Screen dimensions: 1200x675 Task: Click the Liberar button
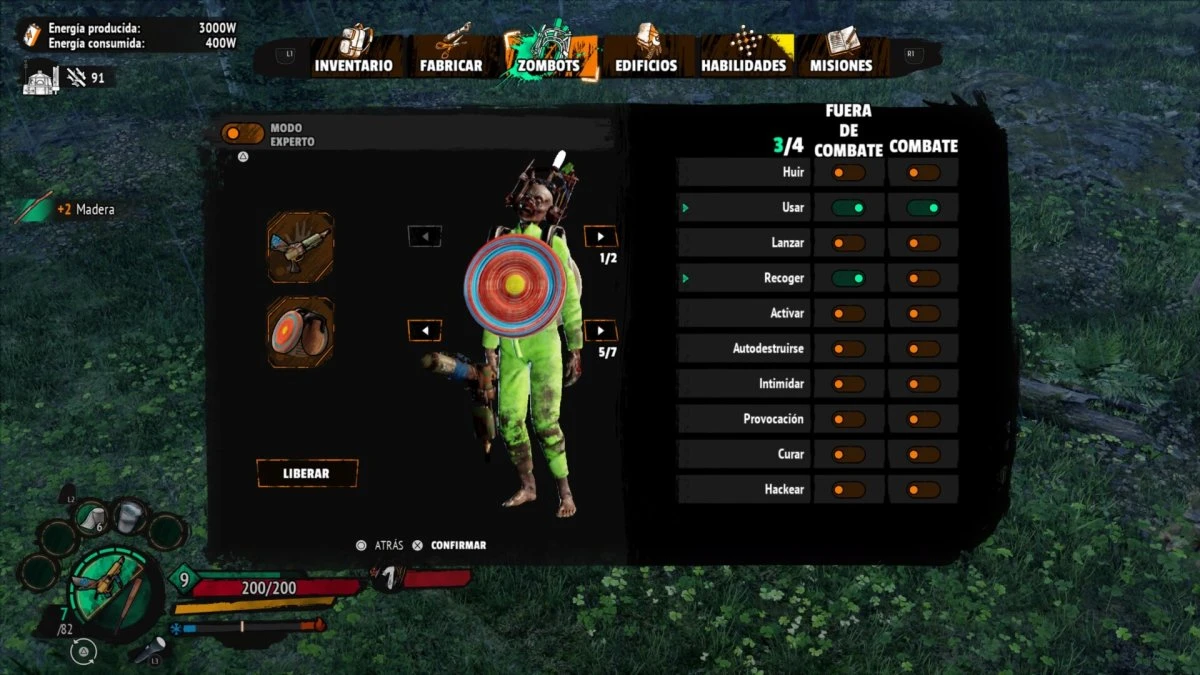[x=307, y=473]
